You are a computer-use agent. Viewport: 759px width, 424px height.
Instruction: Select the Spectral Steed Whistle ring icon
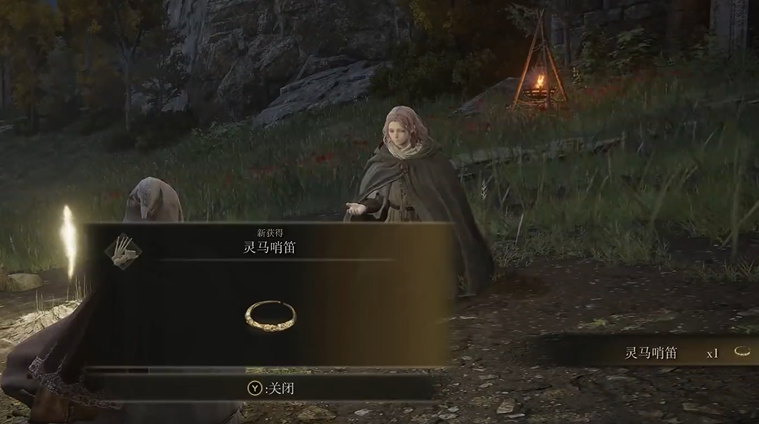point(269,314)
